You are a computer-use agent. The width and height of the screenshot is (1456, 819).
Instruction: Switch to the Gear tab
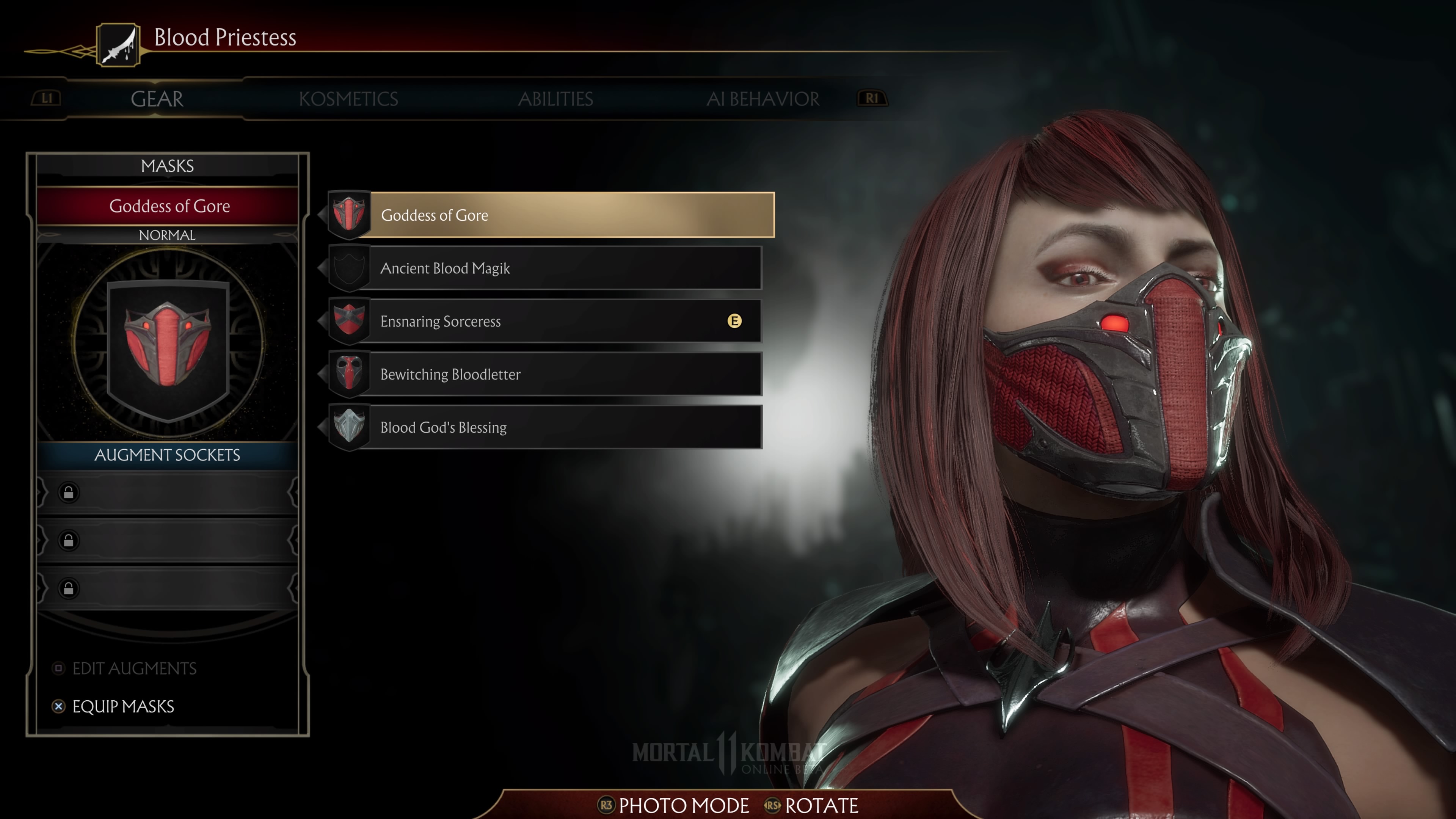(x=157, y=99)
